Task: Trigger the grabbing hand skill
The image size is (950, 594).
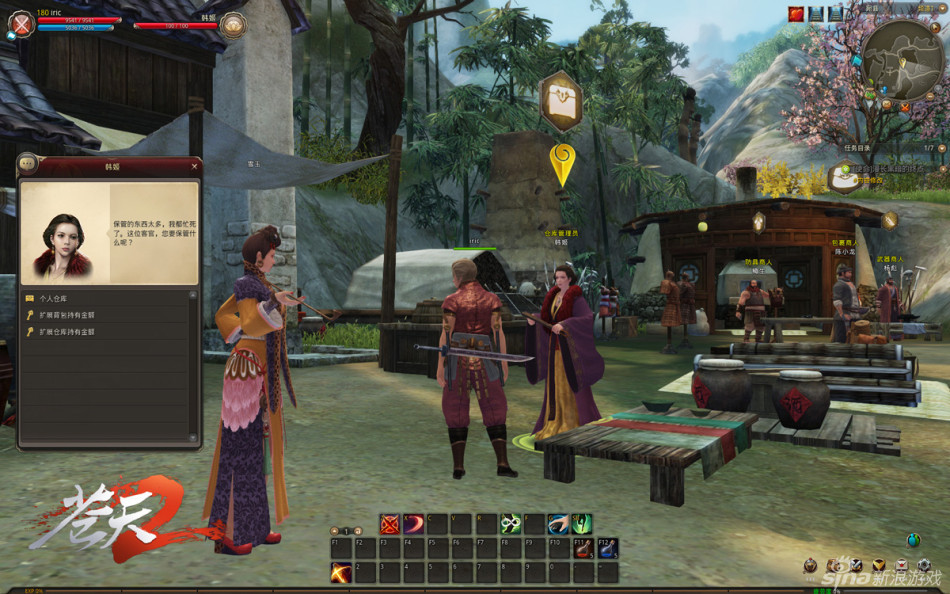Action: 558,524
